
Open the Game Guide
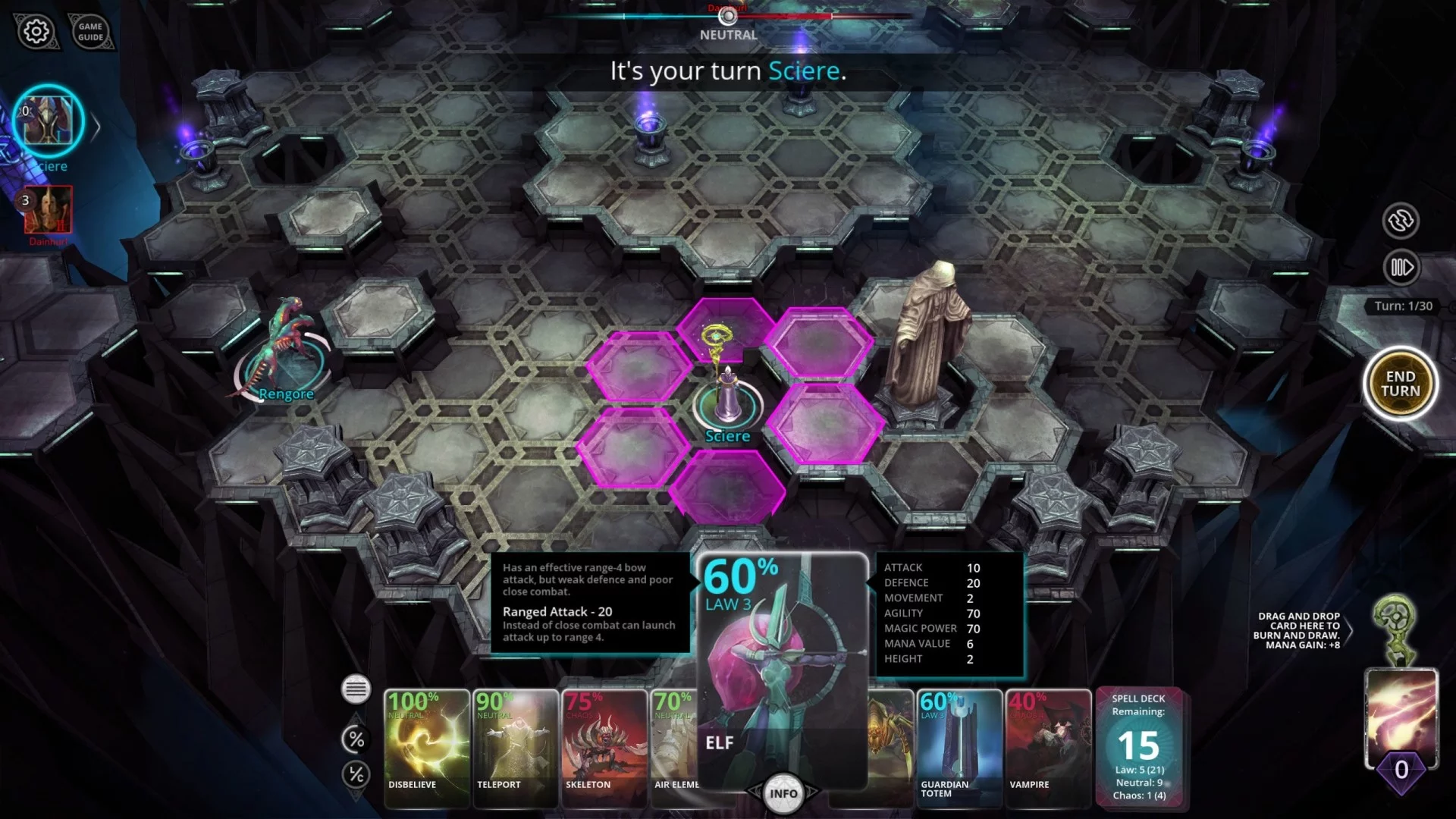pos(90,32)
